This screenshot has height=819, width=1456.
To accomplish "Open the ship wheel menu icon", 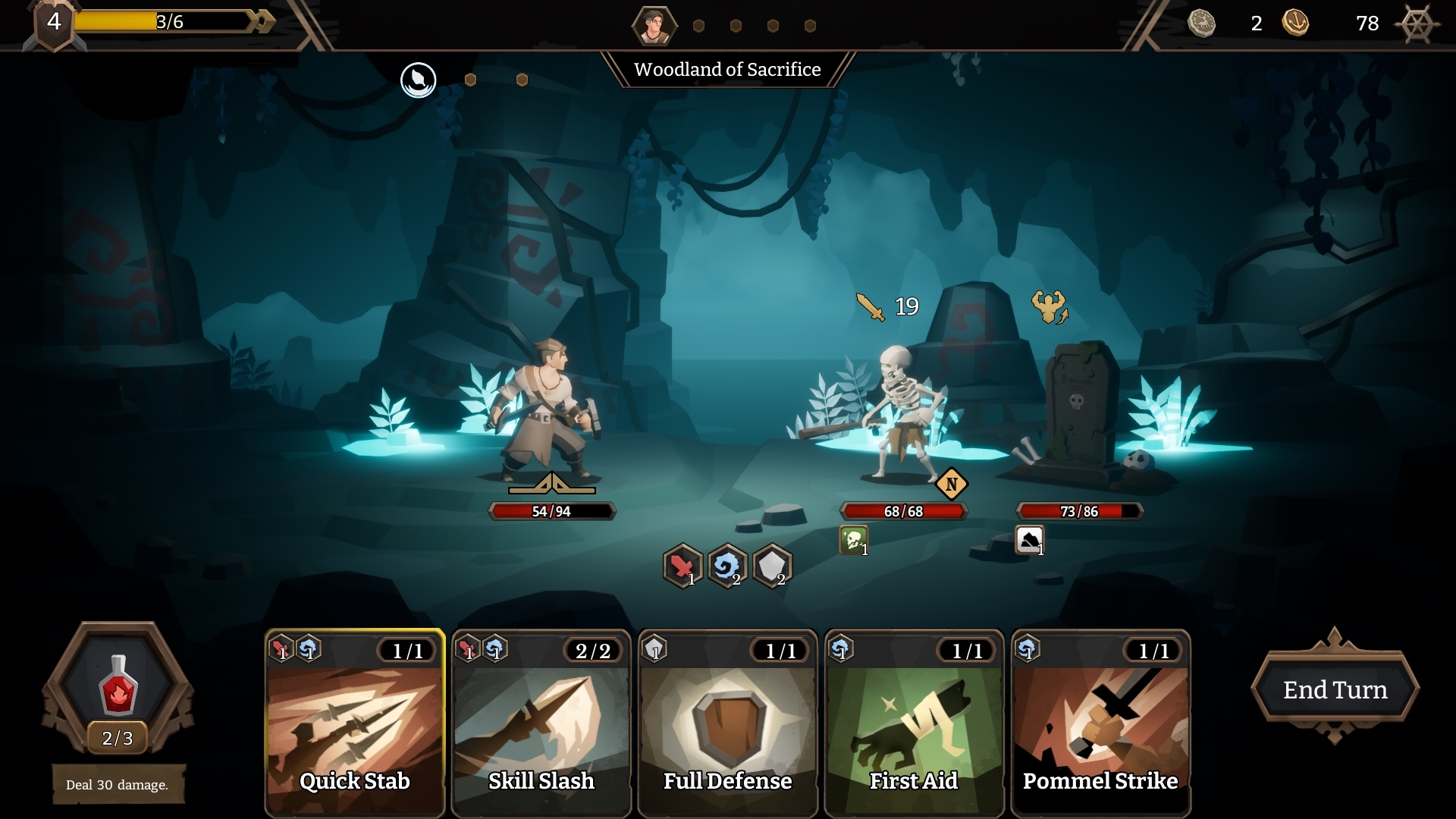I will [x=1416, y=24].
